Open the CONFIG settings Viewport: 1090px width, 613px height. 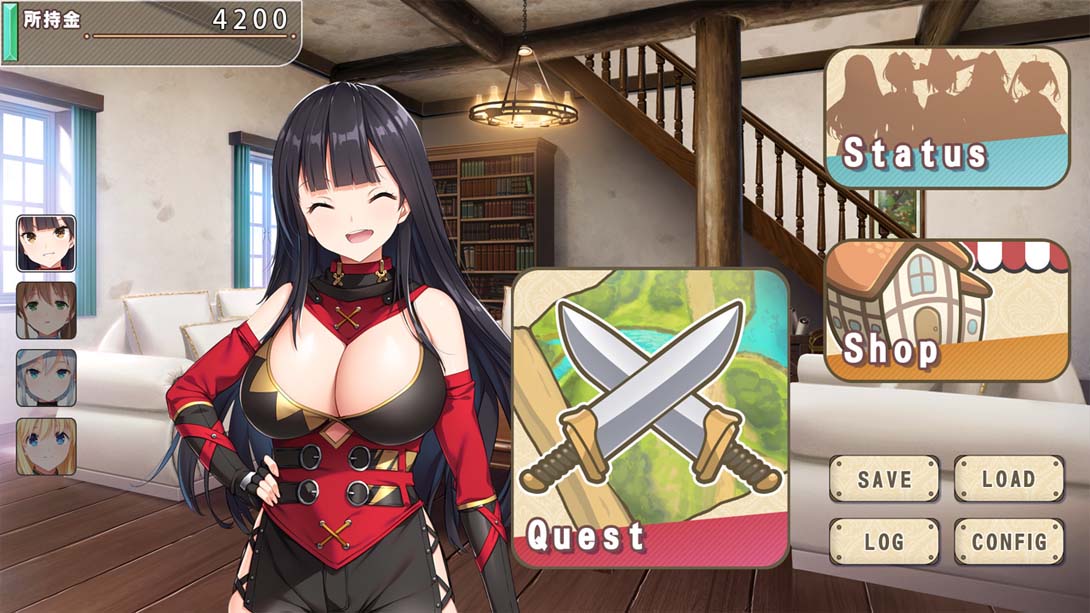click(x=1008, y=542)
